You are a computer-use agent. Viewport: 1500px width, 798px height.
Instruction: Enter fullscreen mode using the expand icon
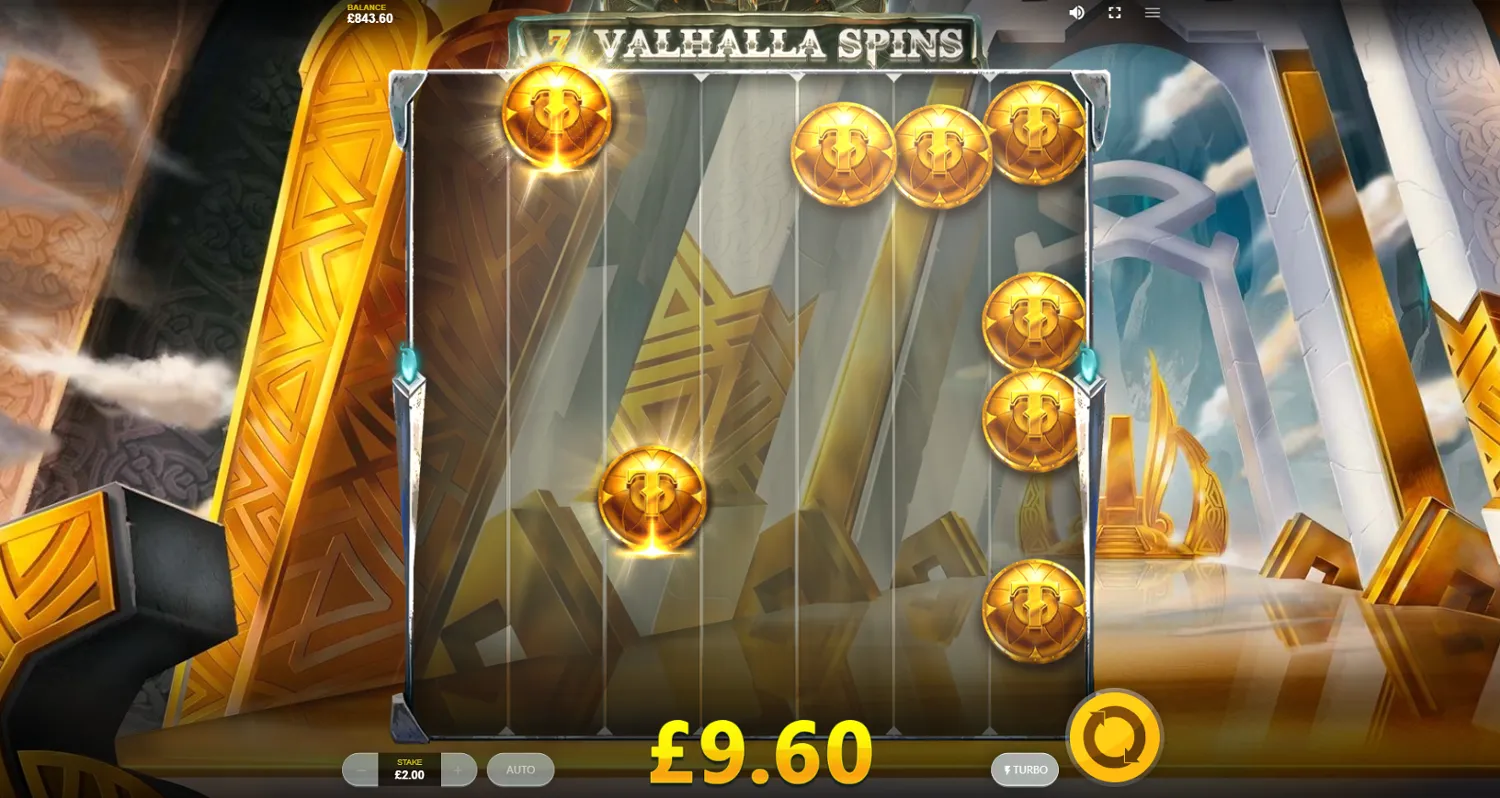(x=1115, y=12)
